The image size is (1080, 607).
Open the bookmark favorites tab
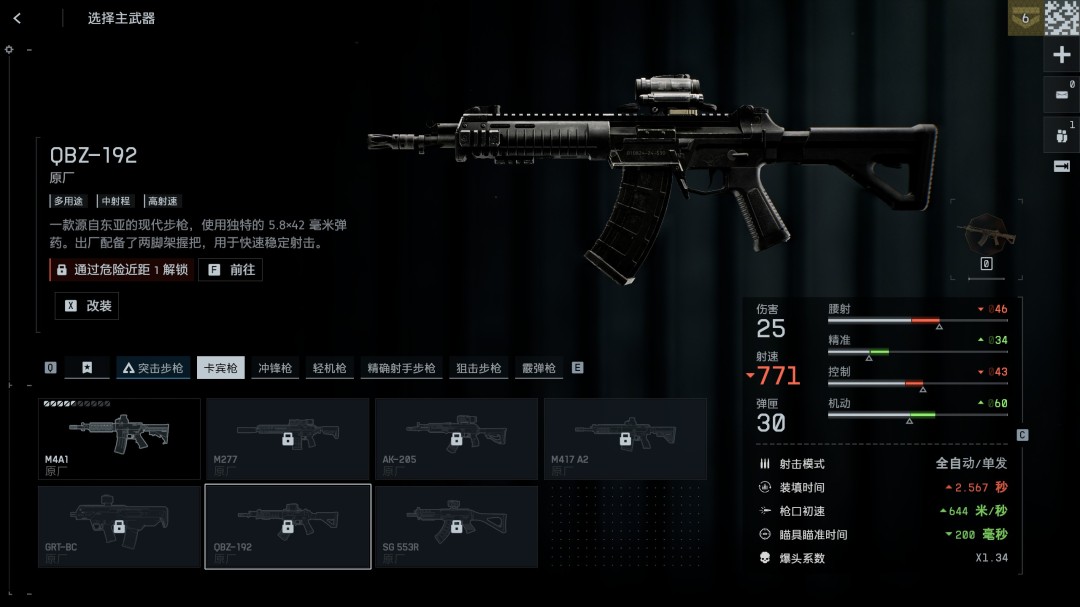point(87,368)
